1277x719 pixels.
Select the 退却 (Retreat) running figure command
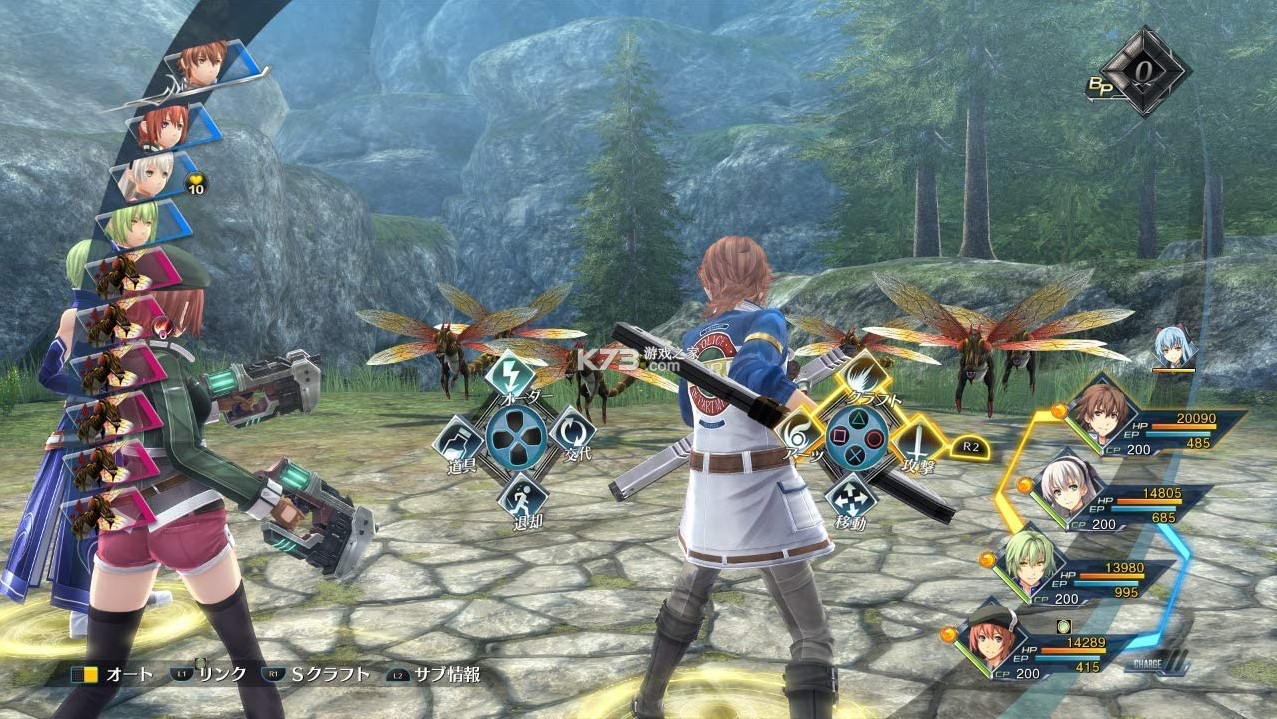(521, 495)
